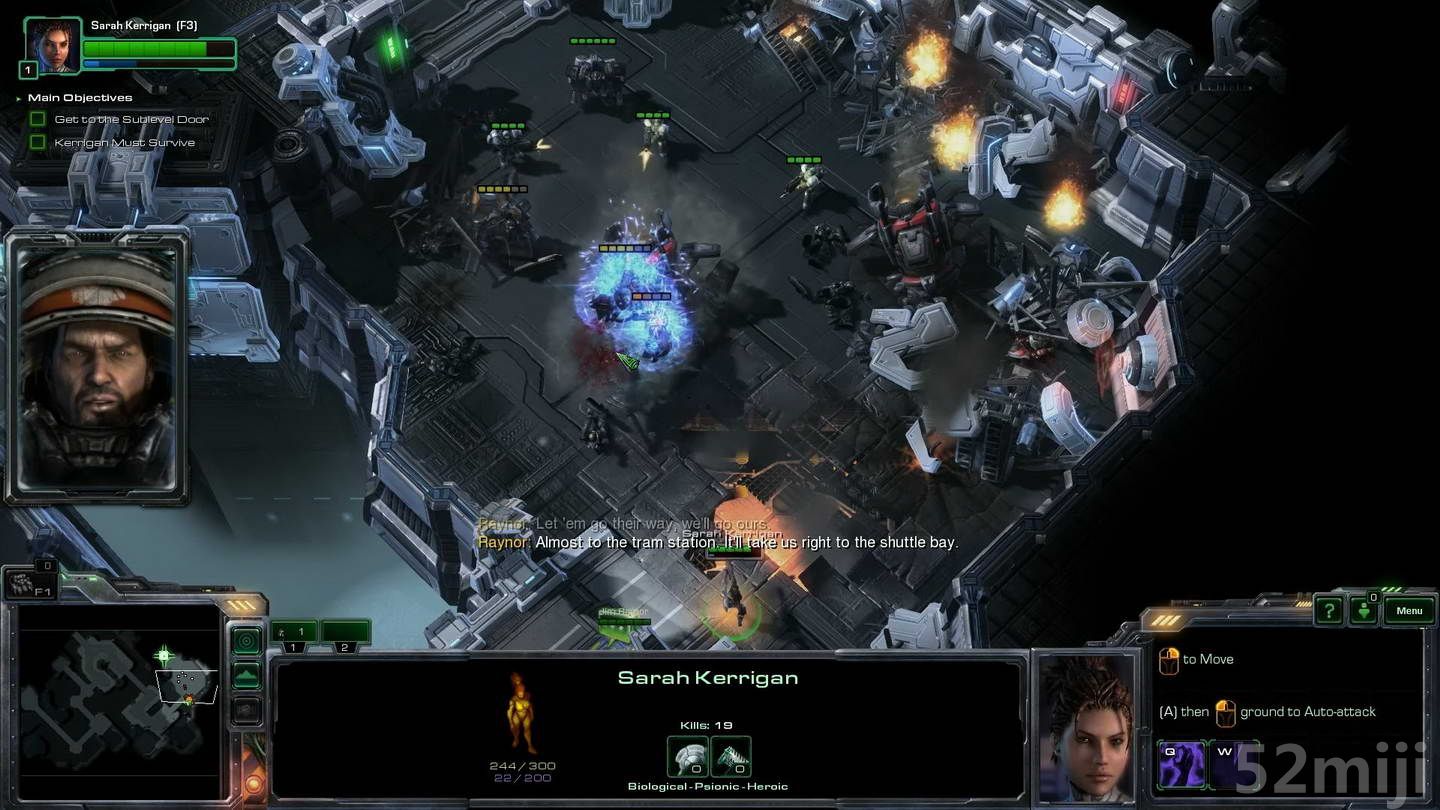This screenshot has width=1440, height=810.
Task: Click Kerrigan's portrait in the bottom-right panel
Action: pos(1091,730)
